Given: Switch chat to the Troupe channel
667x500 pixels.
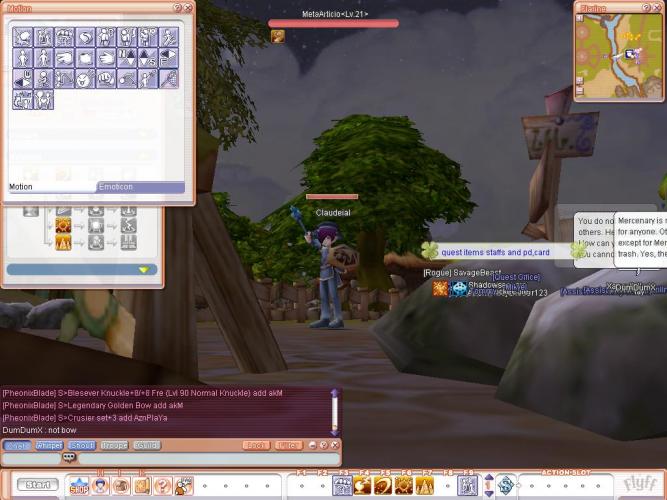Looking at the screenshot, I should pos(114,445).
